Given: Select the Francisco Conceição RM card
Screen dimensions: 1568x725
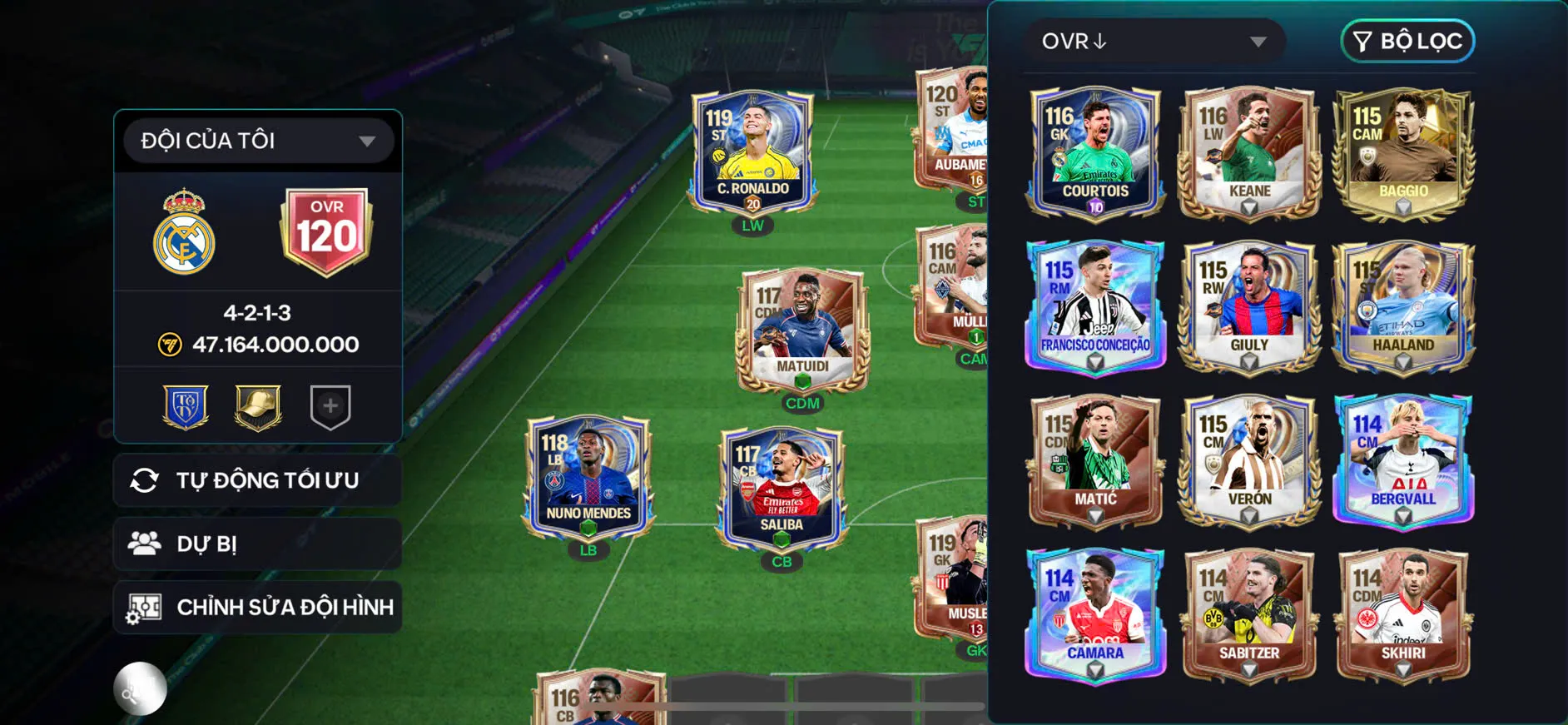Looking at the screenshot, I should click(x=1095, y=305).
